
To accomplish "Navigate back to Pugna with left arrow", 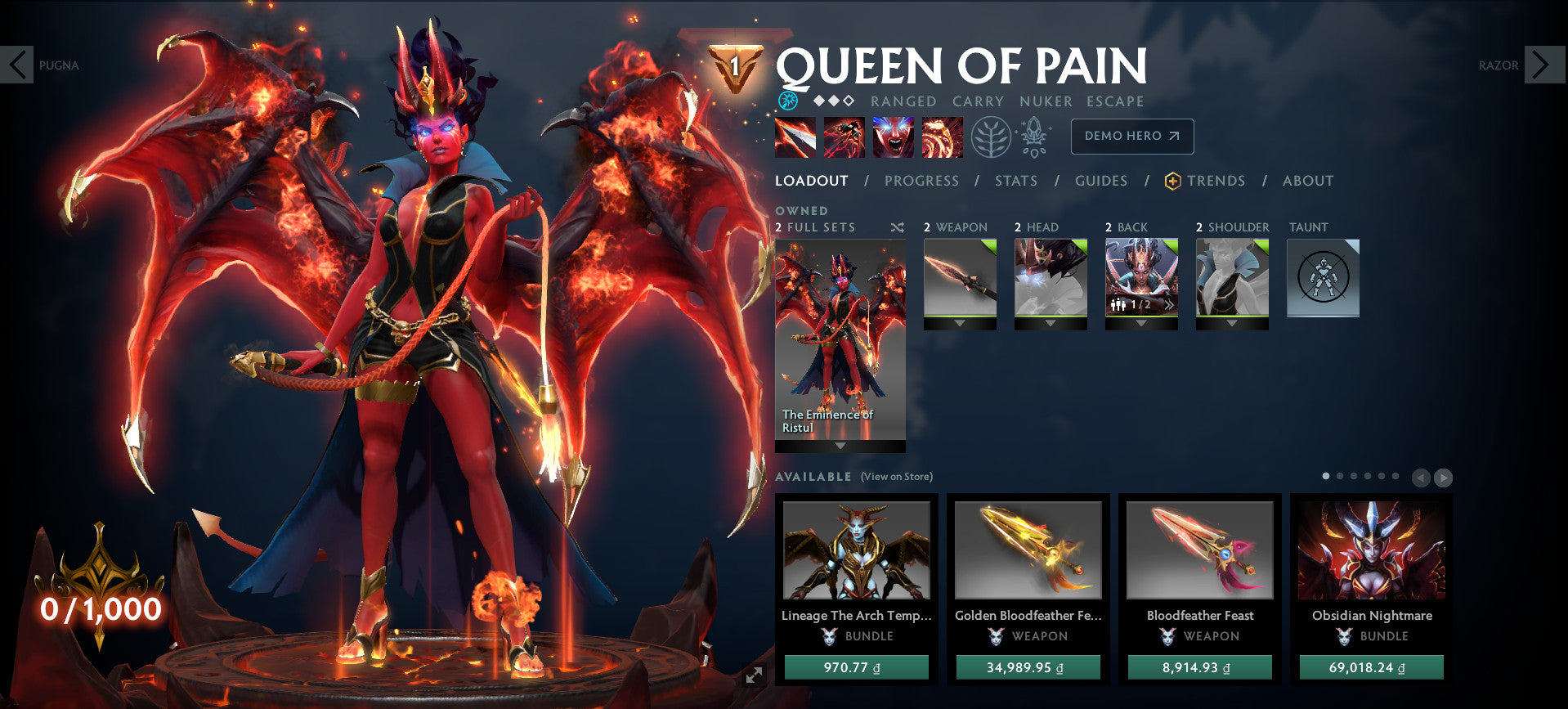I will point(18,65).
